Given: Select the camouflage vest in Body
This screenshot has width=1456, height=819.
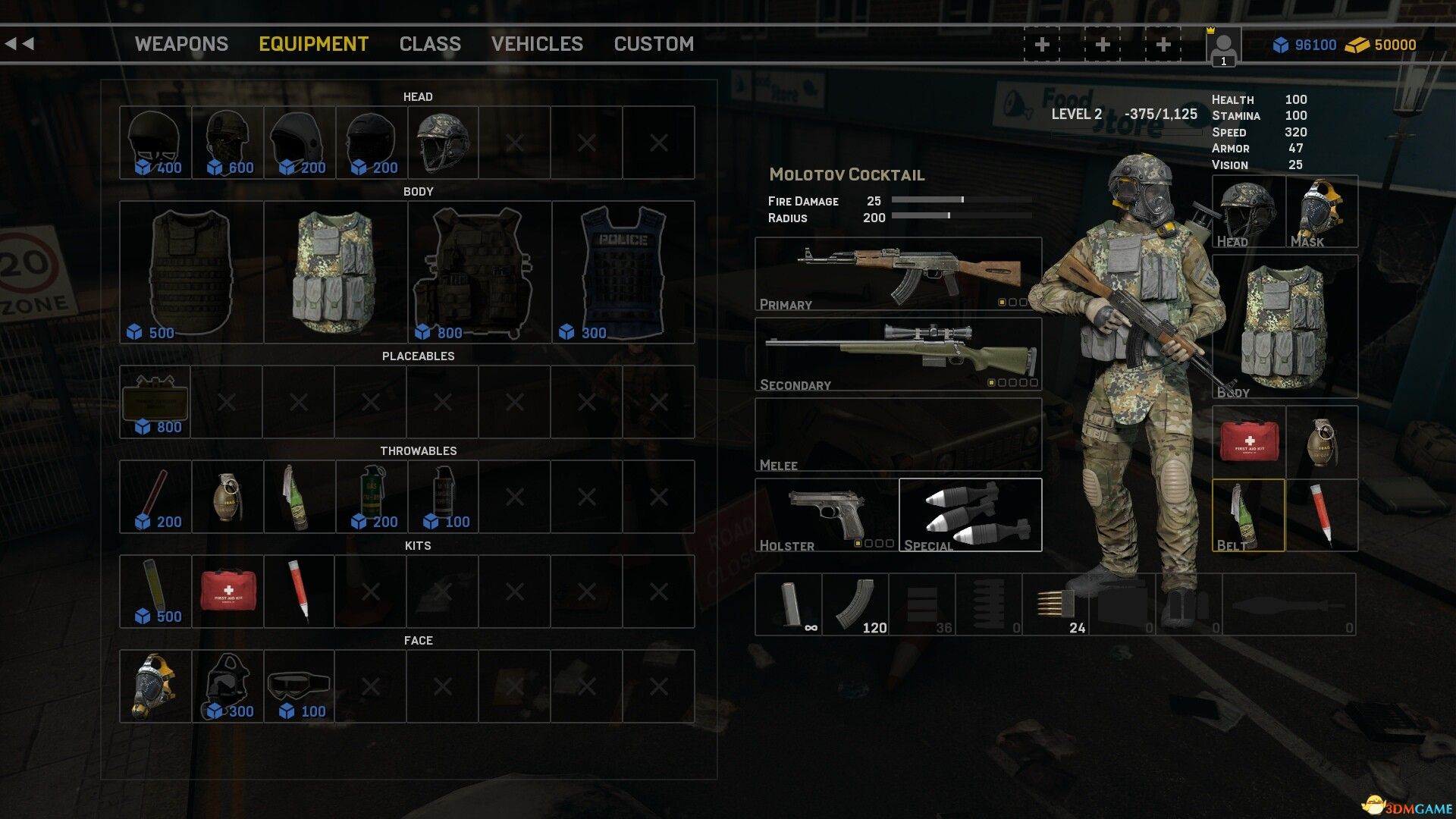Looking at the screenshot, I should click(335, 272).
